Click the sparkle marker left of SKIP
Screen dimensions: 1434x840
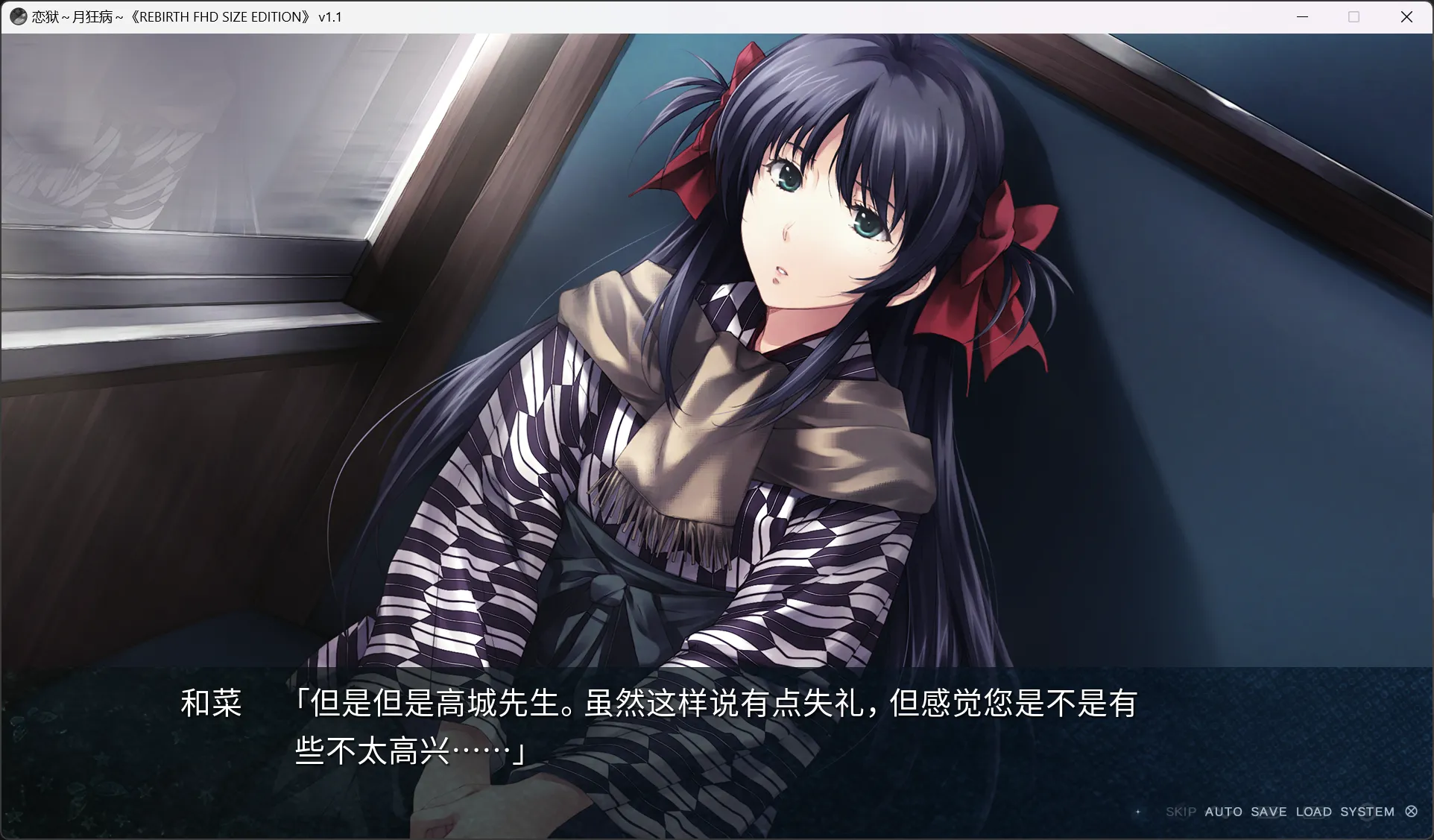1138,812
